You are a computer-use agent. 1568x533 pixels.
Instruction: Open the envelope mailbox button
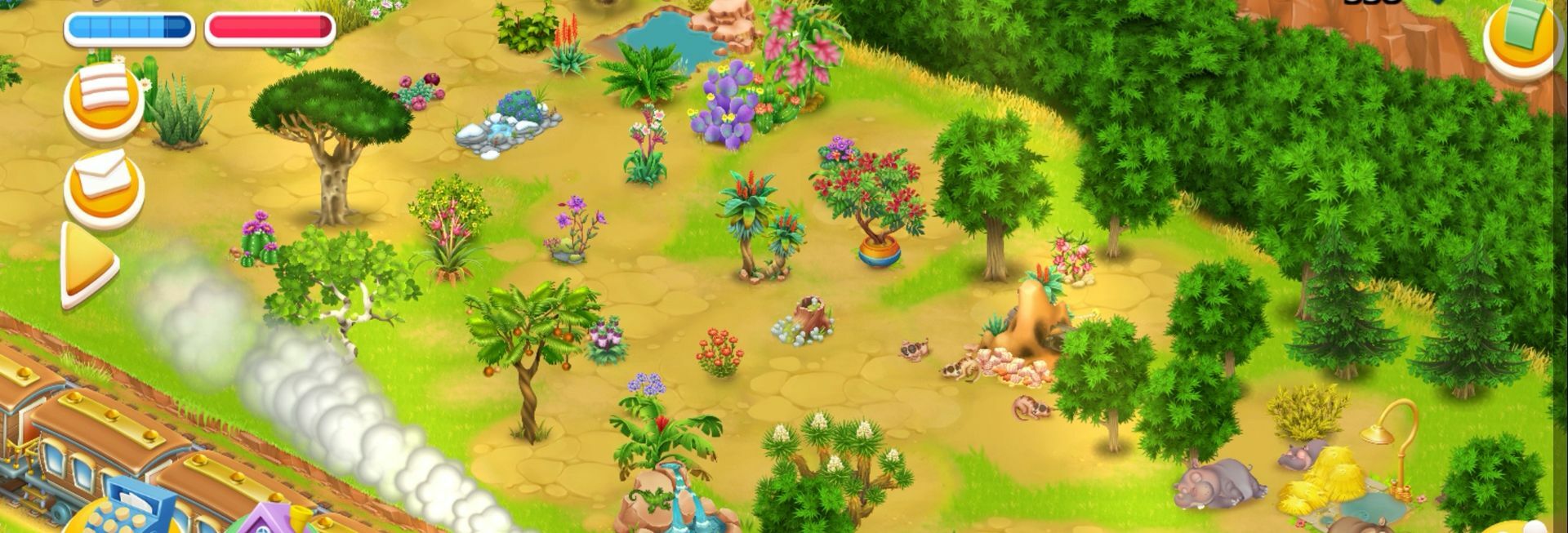(104, 184)
